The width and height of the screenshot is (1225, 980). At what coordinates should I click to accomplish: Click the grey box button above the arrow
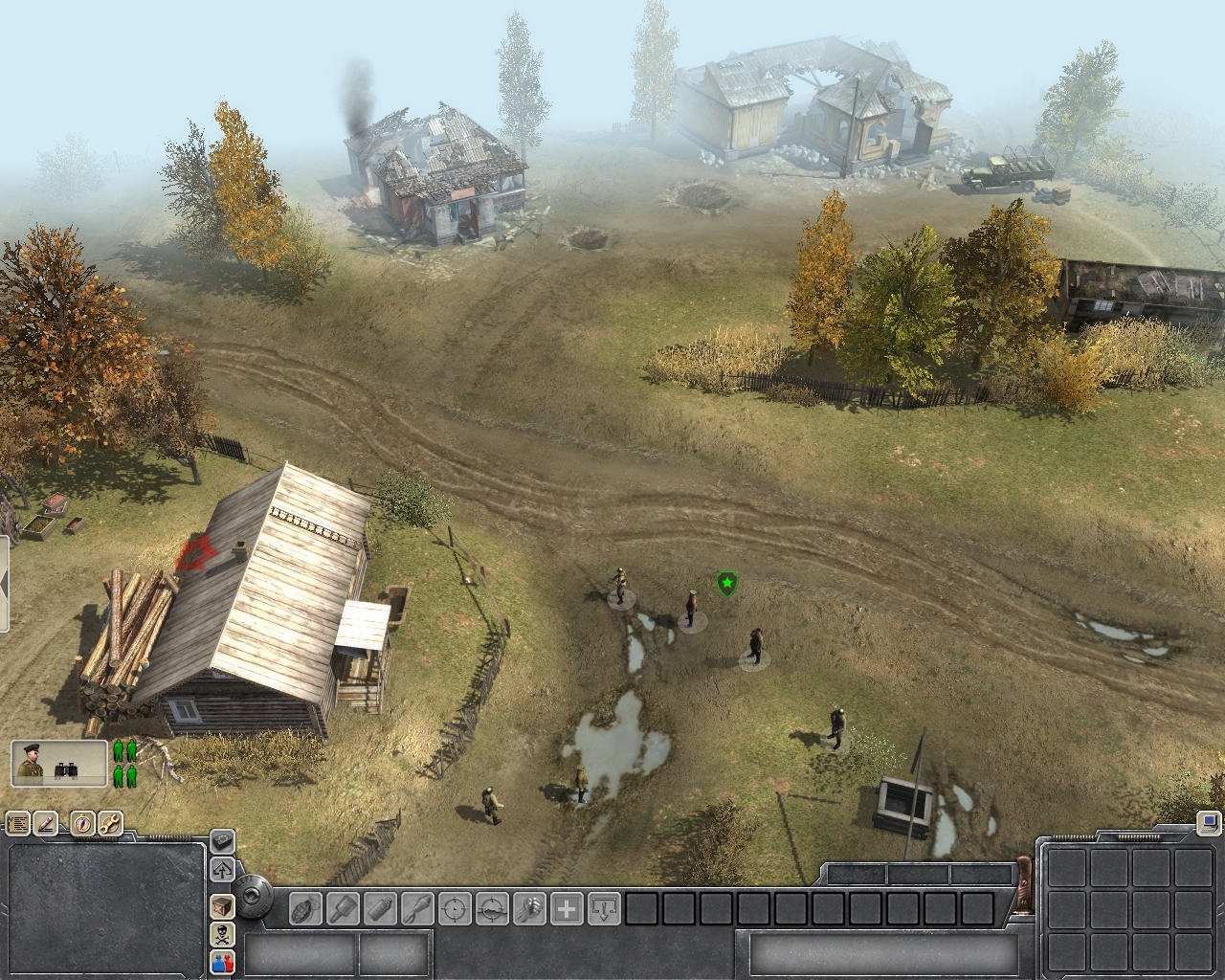point(222,842)
